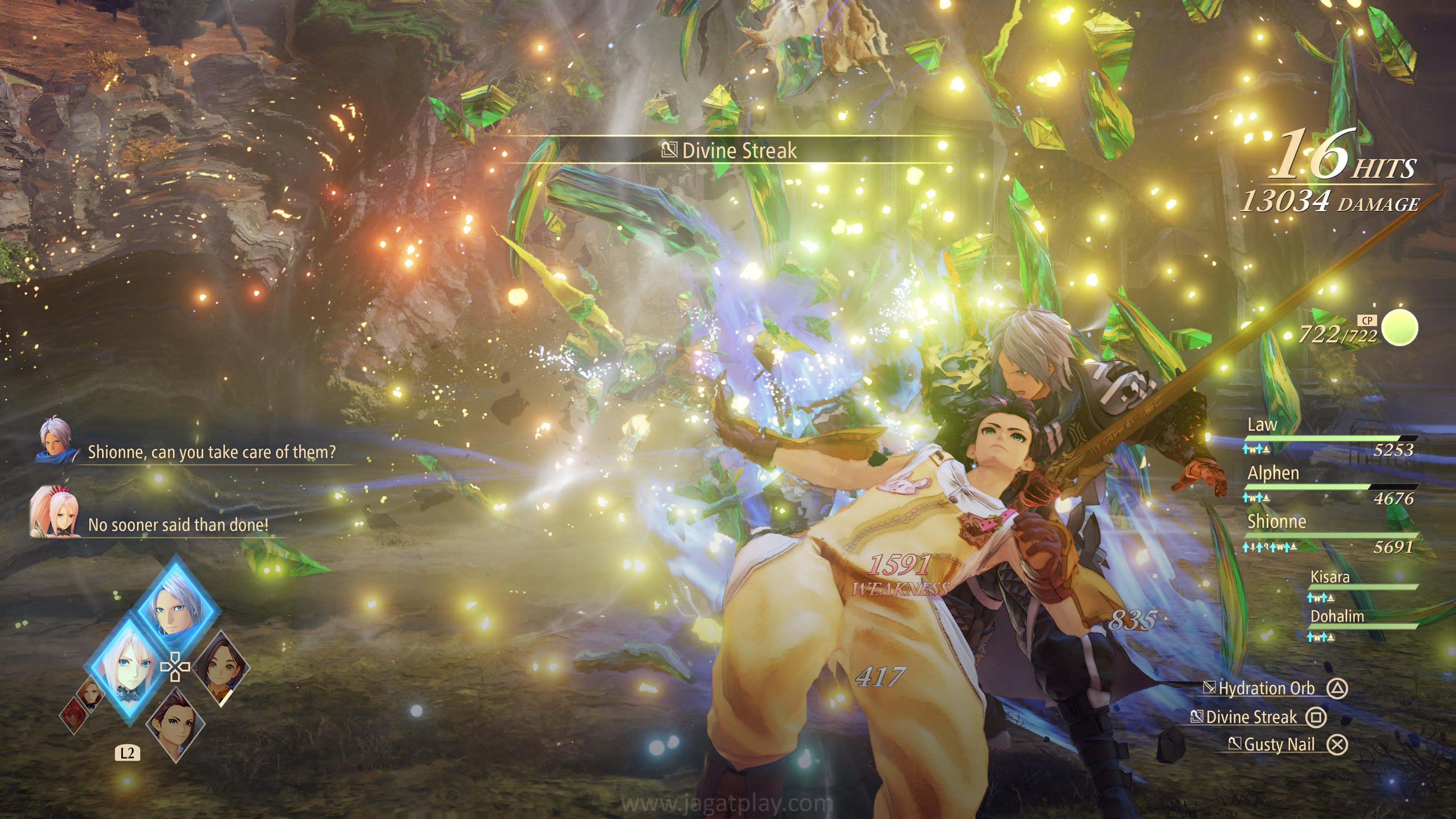
Task: Select Kisara in the party status list
Action: (x=1330, y=577)
